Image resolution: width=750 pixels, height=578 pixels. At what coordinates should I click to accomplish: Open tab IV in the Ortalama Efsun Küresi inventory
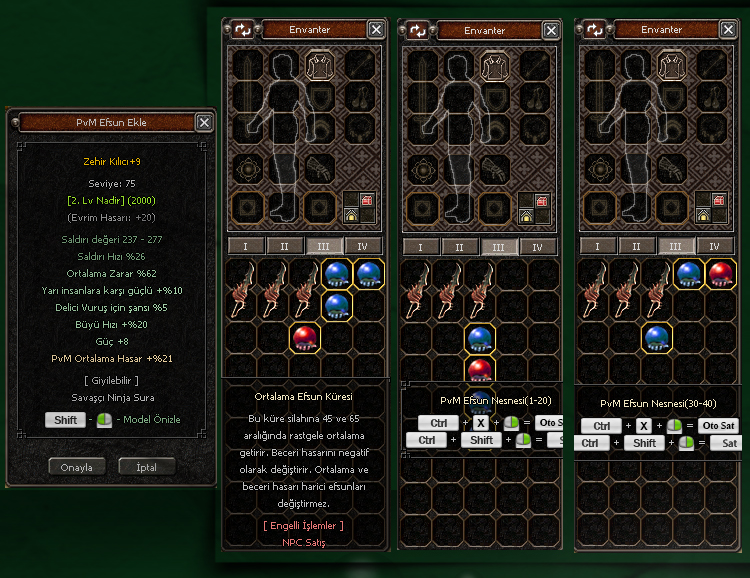[361, 246]
